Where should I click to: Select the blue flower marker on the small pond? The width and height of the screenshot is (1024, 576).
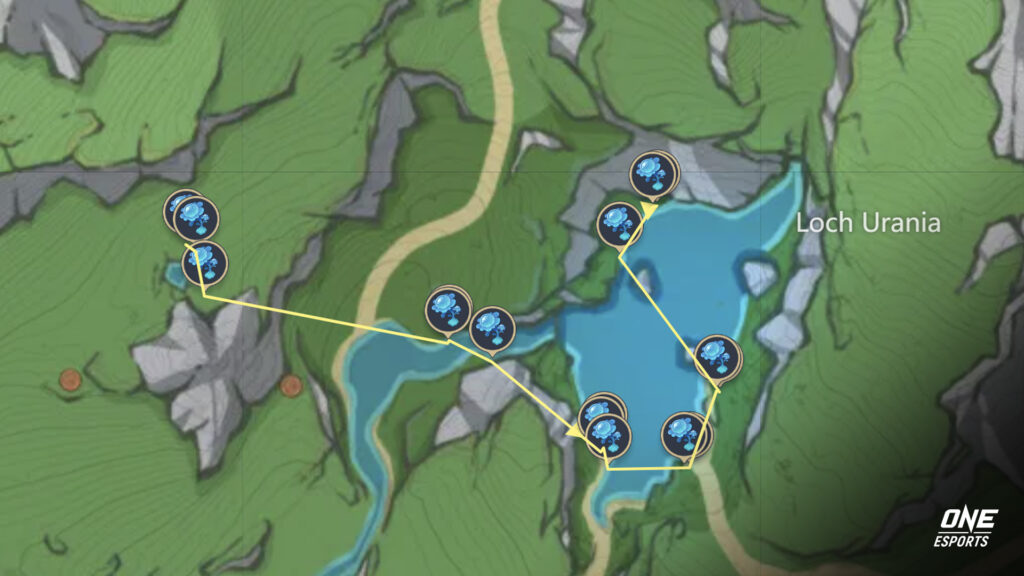pyautogui.click(x=204, y=263)
